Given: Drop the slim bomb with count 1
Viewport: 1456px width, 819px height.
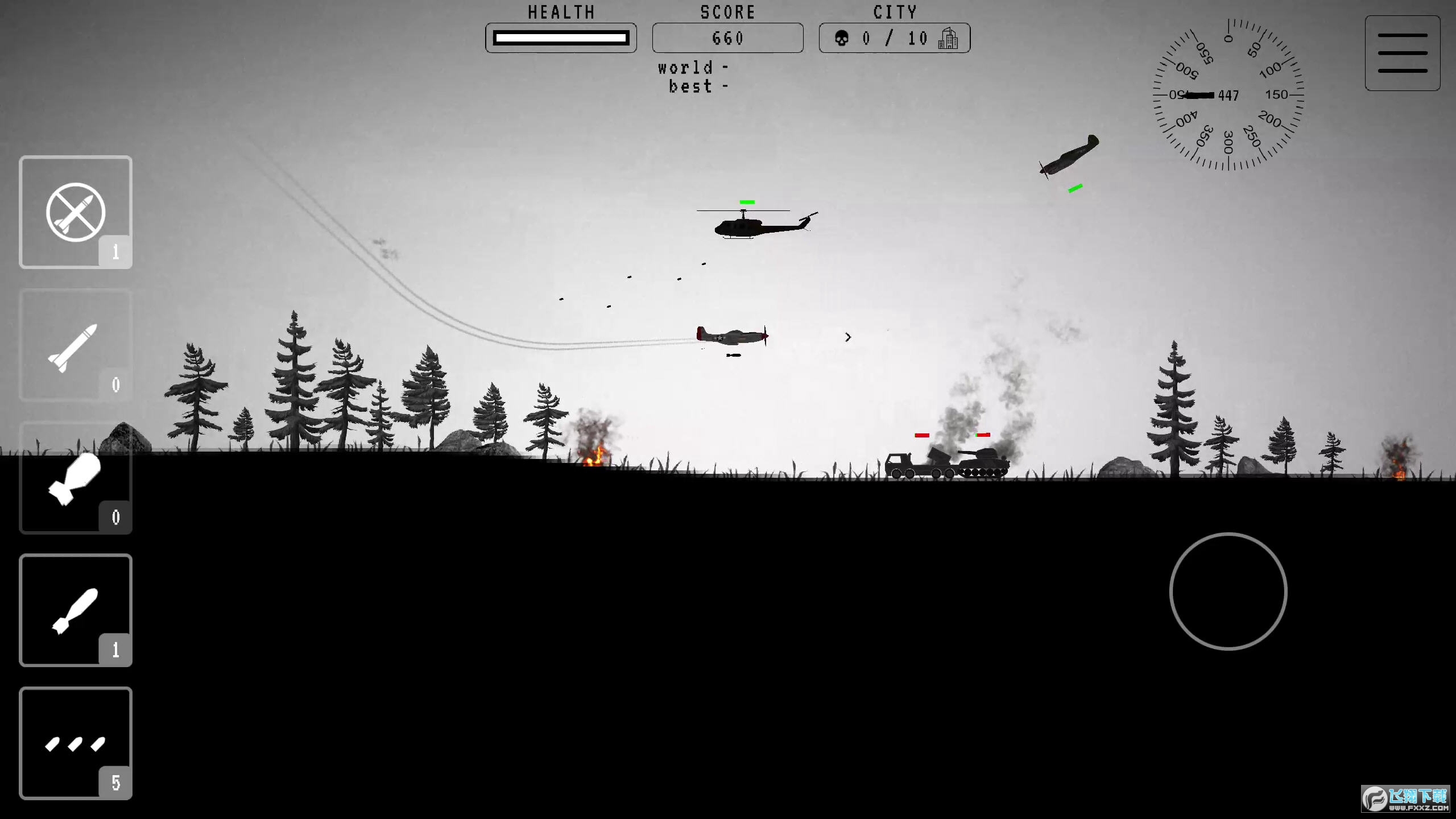Looking at the screenshot, I should (x=76, y=610).
